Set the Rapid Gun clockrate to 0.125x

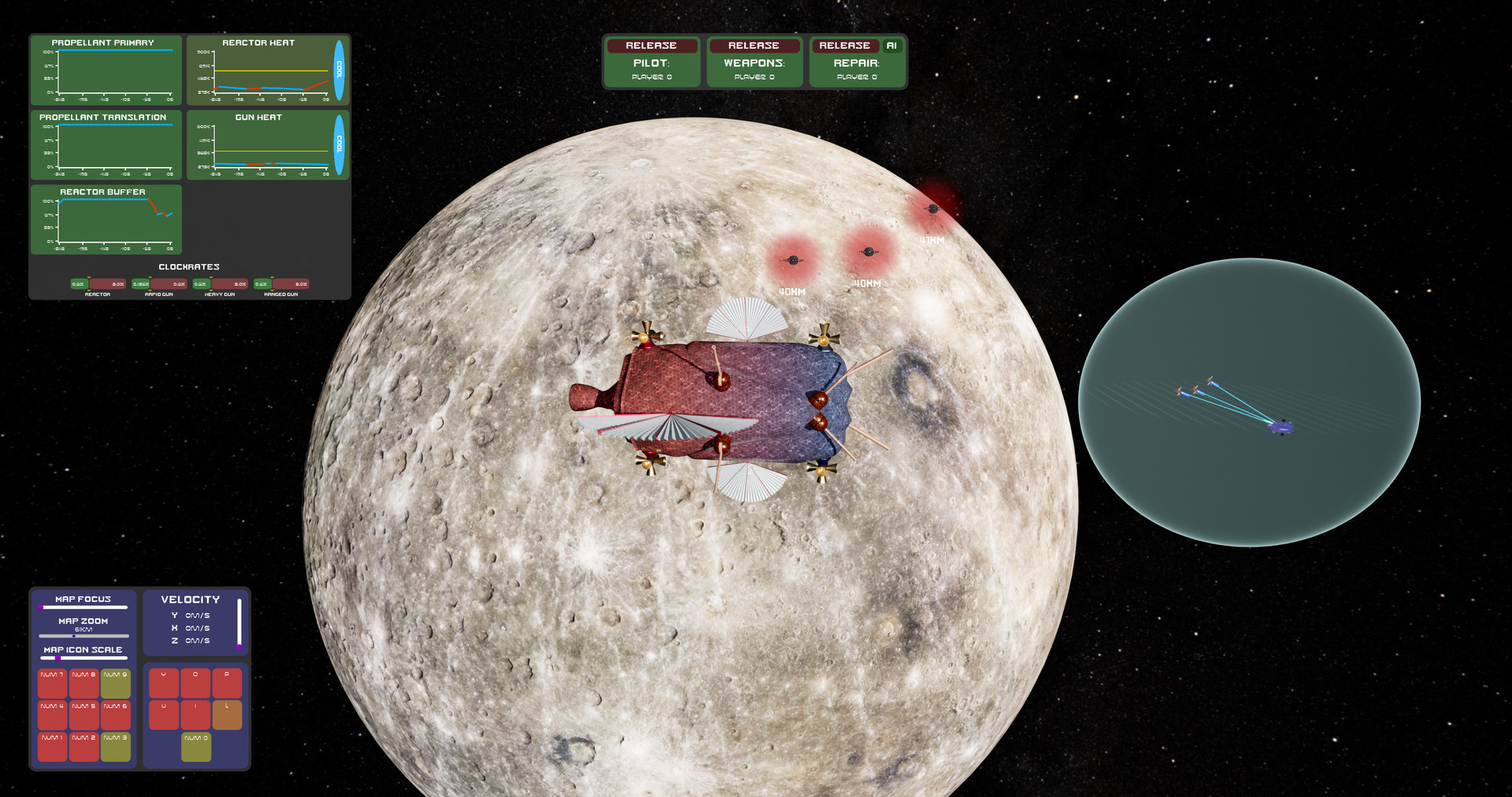(140, 284)
